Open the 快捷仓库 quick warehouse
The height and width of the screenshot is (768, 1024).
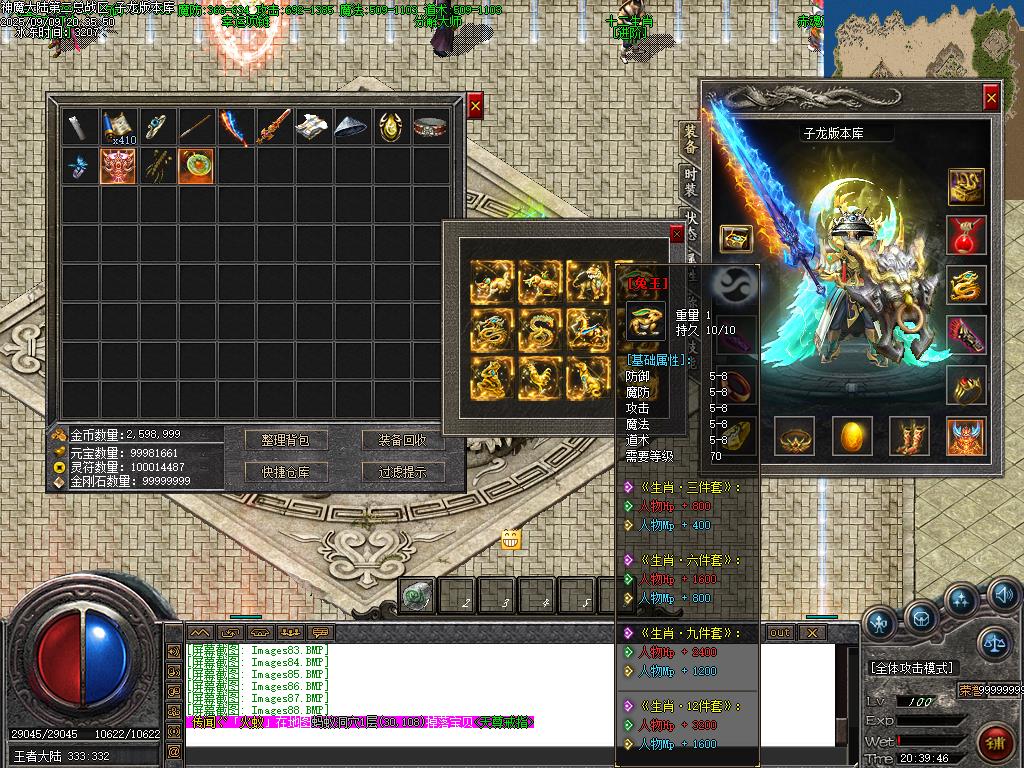(x=286, y=472)
